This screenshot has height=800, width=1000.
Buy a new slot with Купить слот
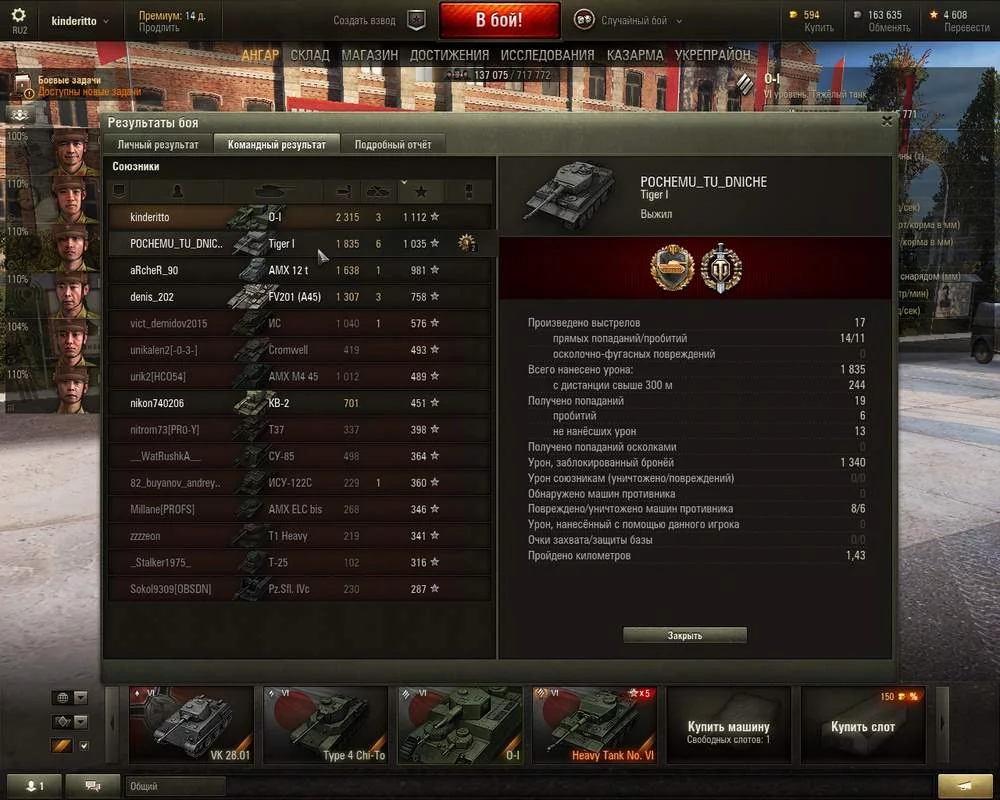tap(863, 726)
